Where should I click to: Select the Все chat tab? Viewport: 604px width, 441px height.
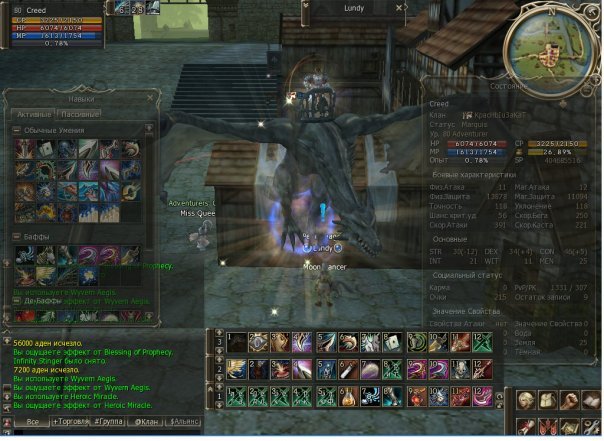32,422
